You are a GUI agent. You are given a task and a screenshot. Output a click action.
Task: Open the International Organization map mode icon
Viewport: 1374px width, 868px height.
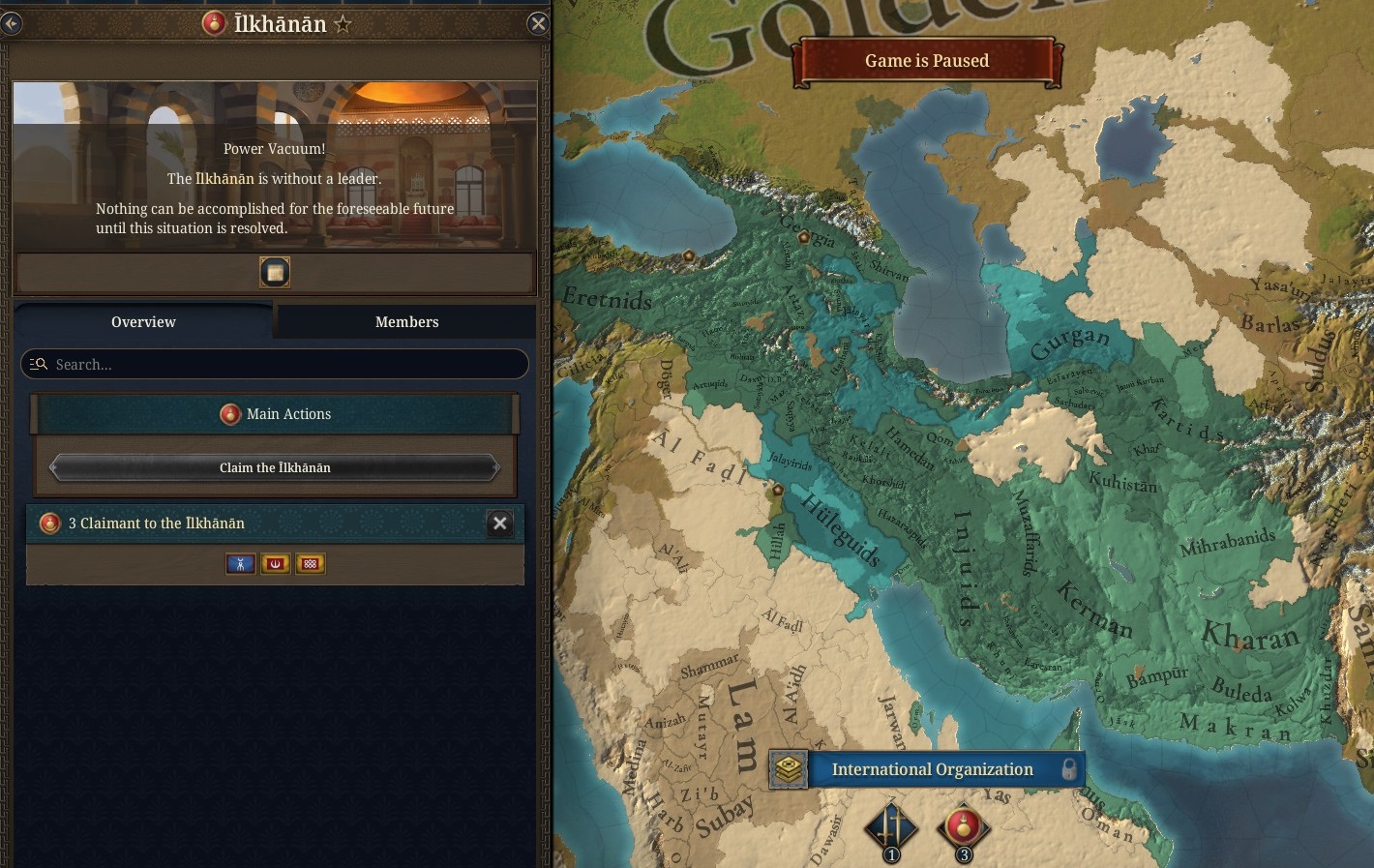coord(789,769)
